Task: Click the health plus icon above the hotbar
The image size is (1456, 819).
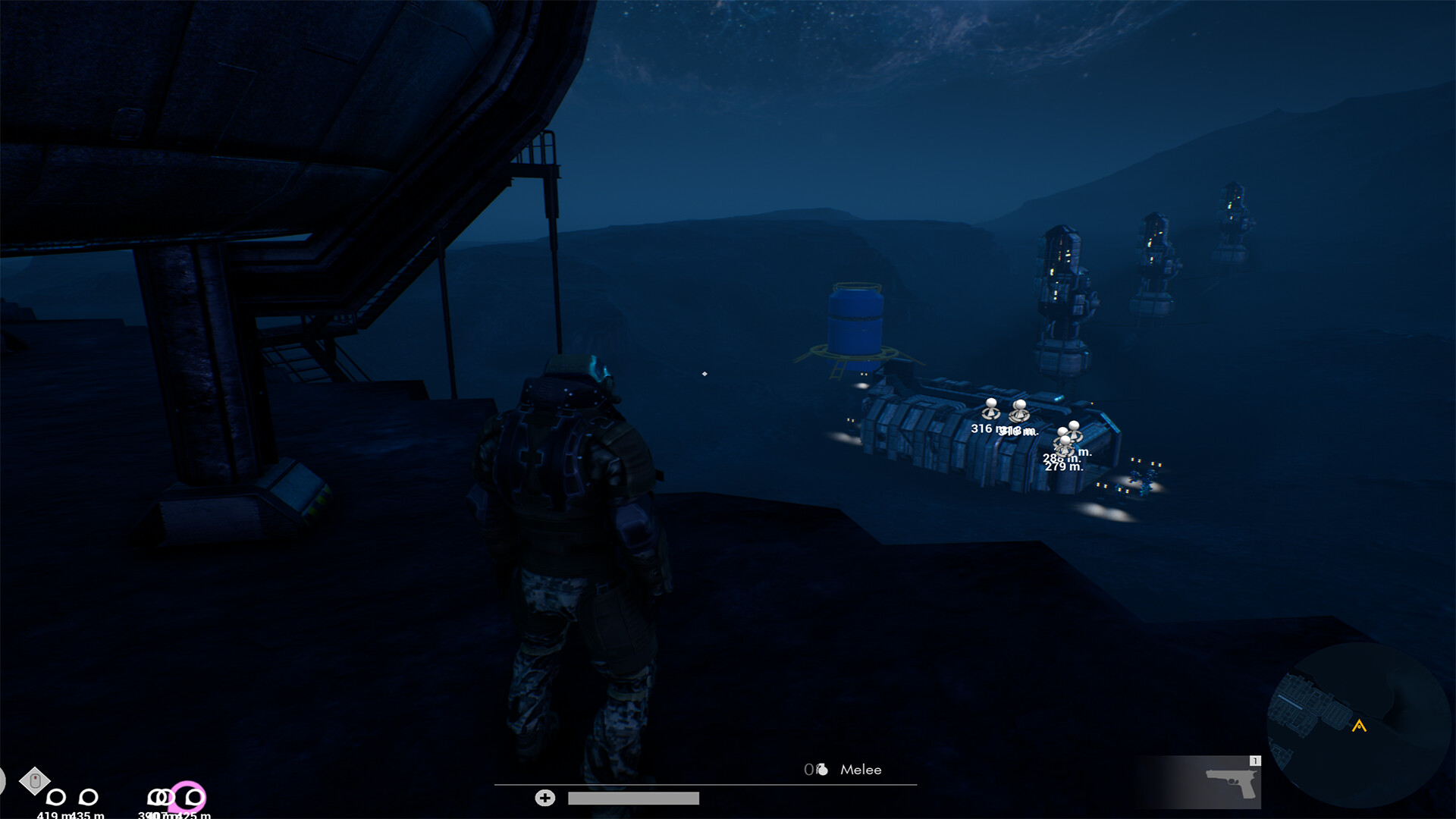Action: pos(544,798)
